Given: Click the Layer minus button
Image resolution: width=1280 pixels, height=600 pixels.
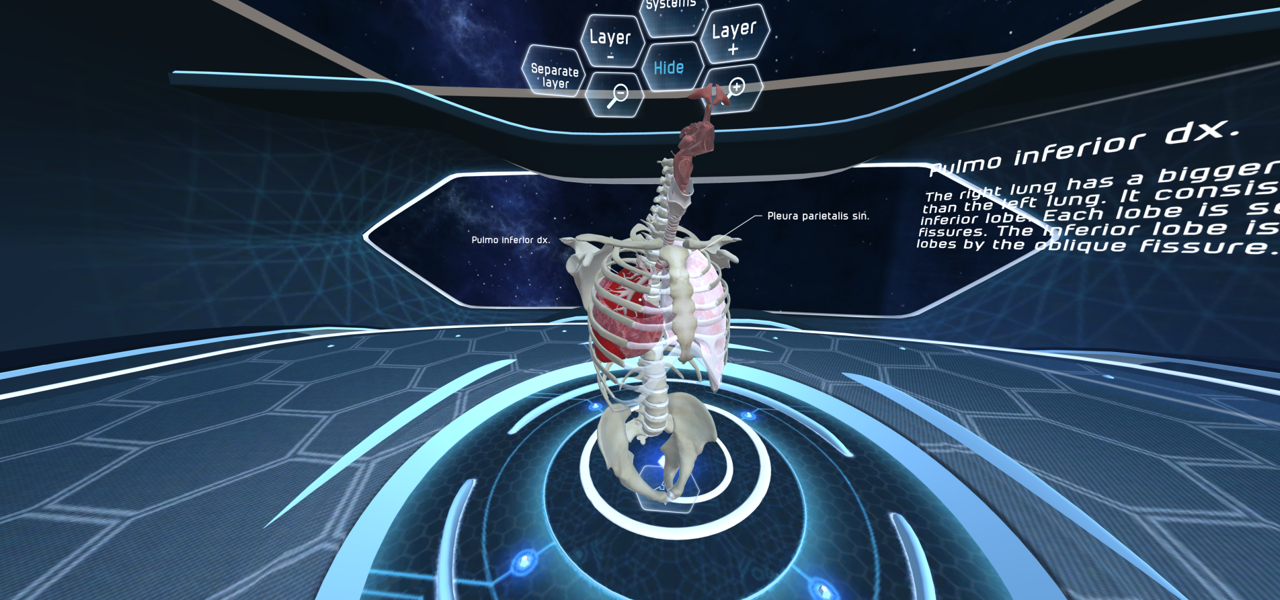Looking at the screenshot, I should coord(611,41).
